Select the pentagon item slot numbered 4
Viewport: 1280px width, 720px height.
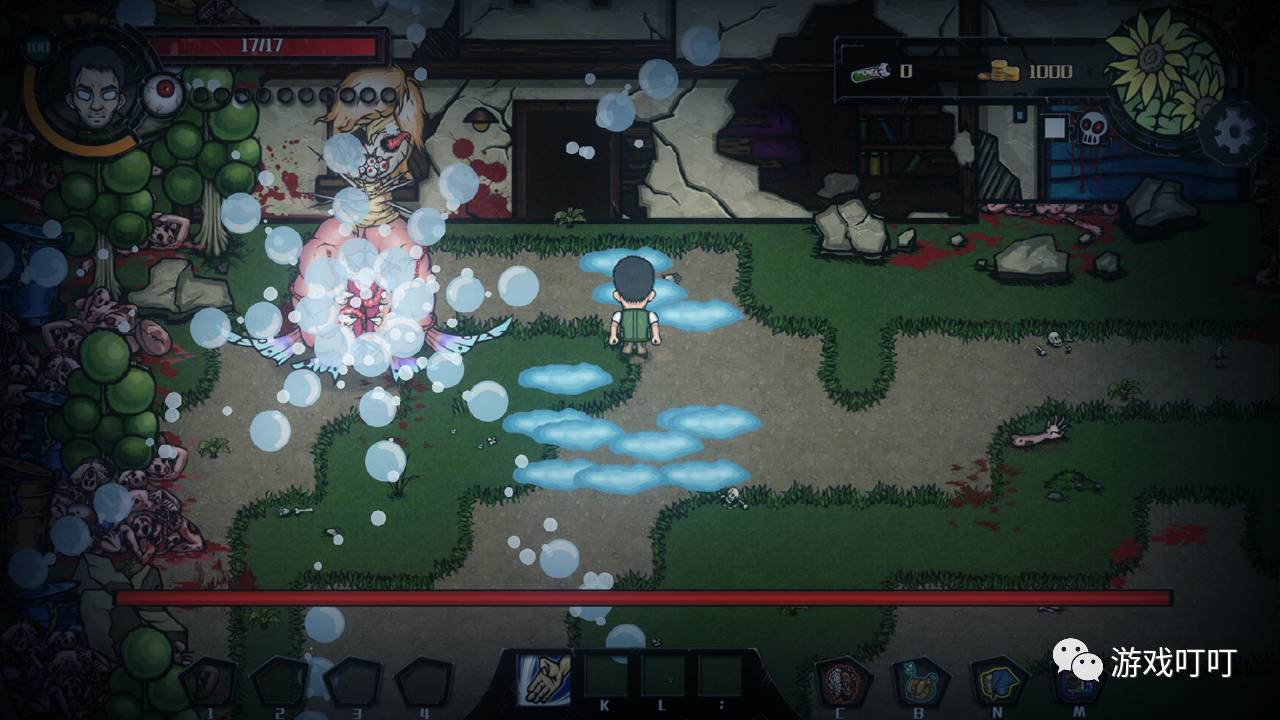point(424,682)
